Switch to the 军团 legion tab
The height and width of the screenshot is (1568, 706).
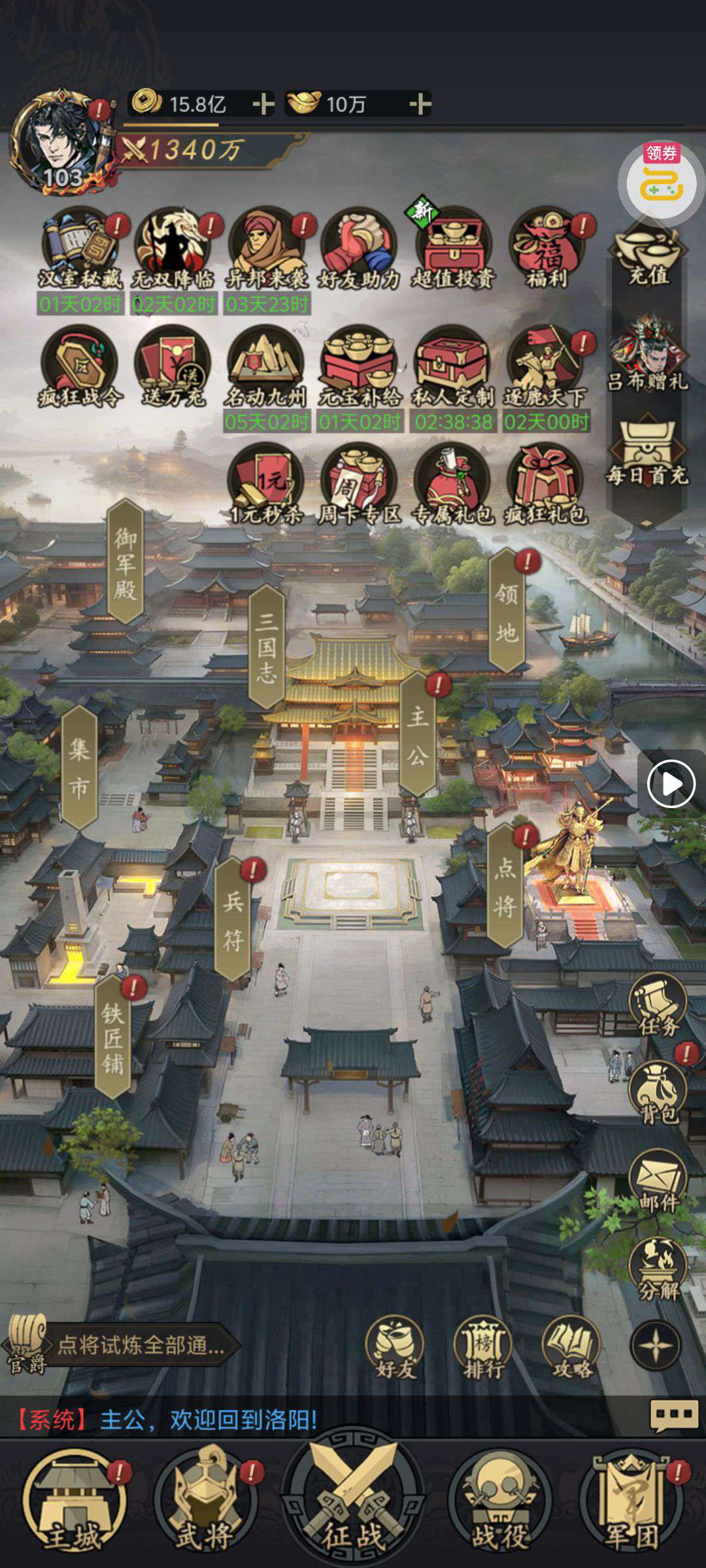point(631,1503)
